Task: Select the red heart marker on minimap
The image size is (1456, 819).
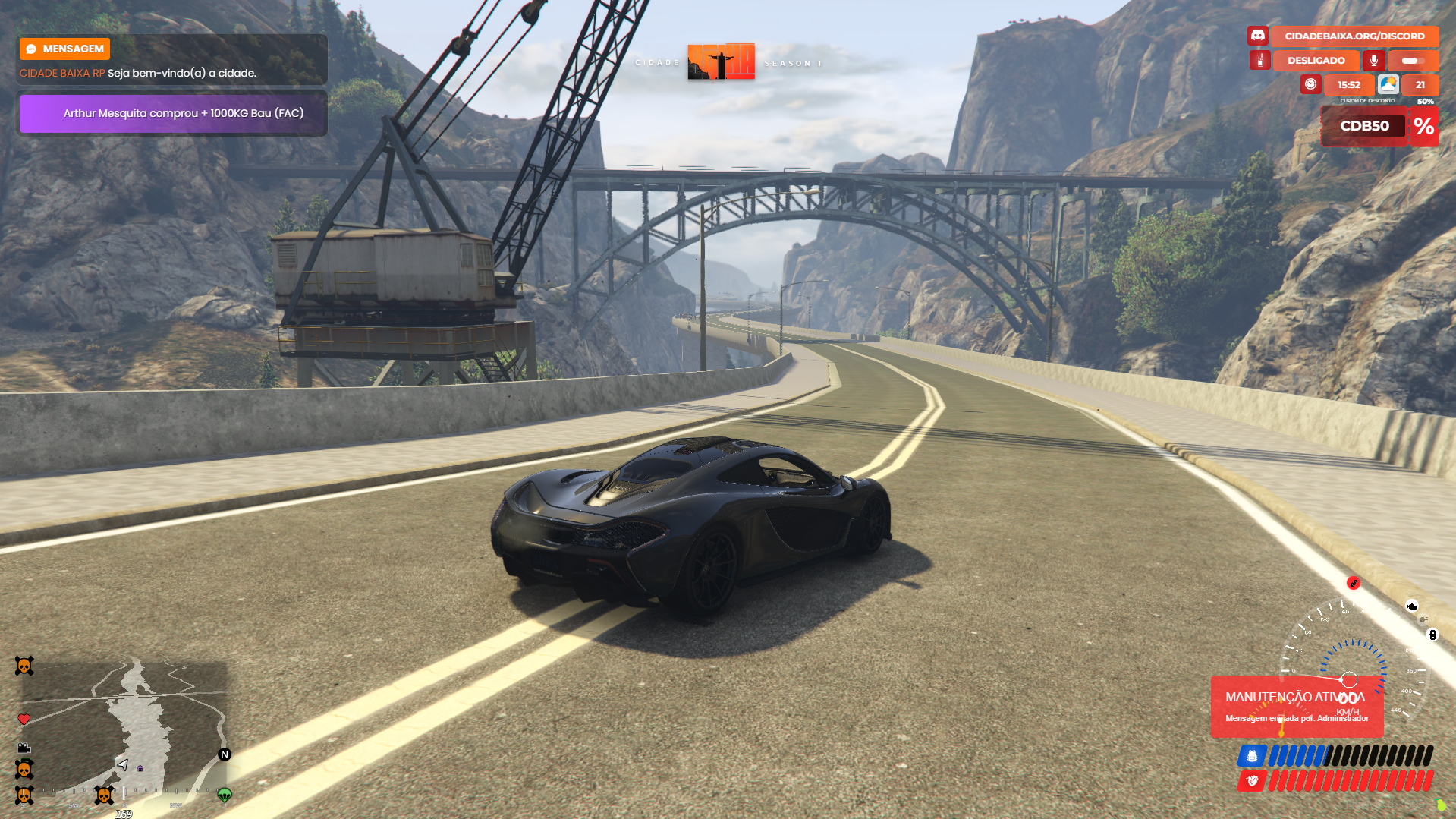Action: click(x=24, y=719)
